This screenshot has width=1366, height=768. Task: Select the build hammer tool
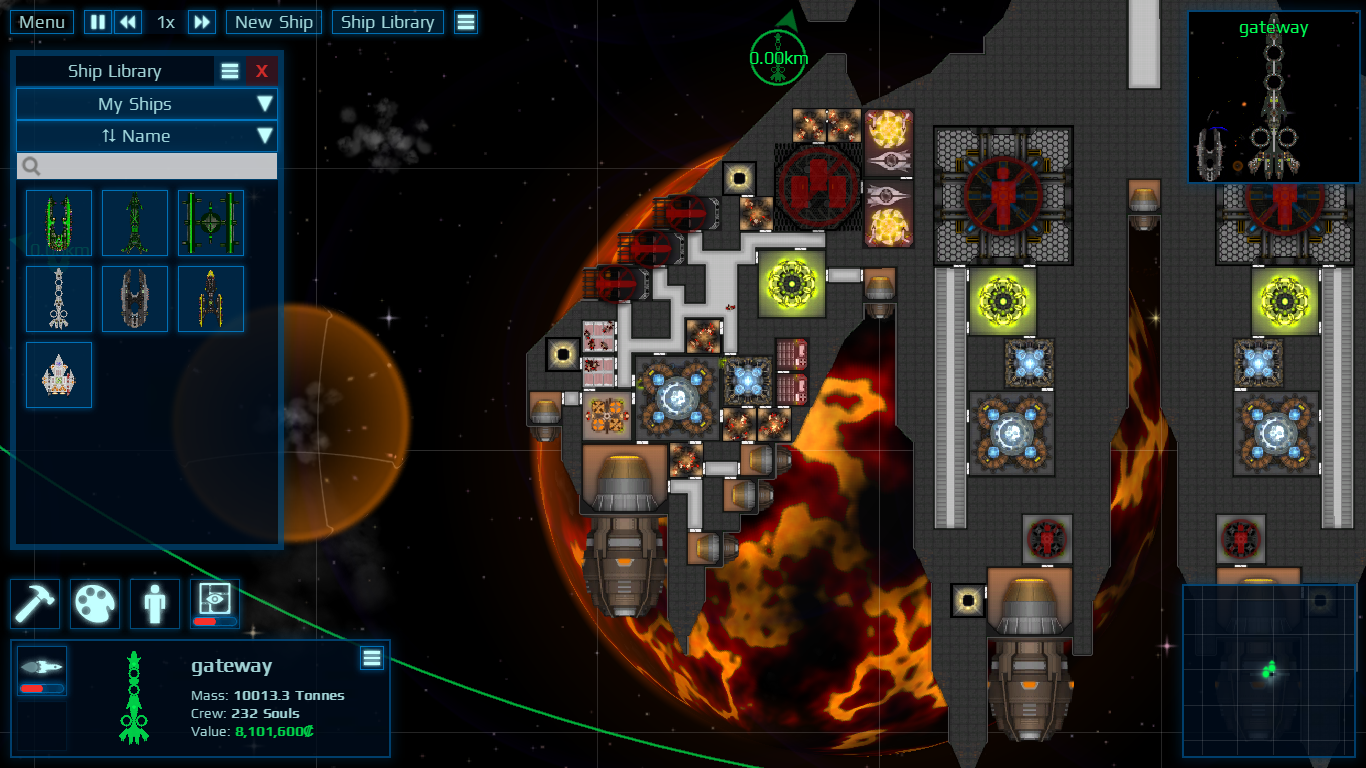34,604
